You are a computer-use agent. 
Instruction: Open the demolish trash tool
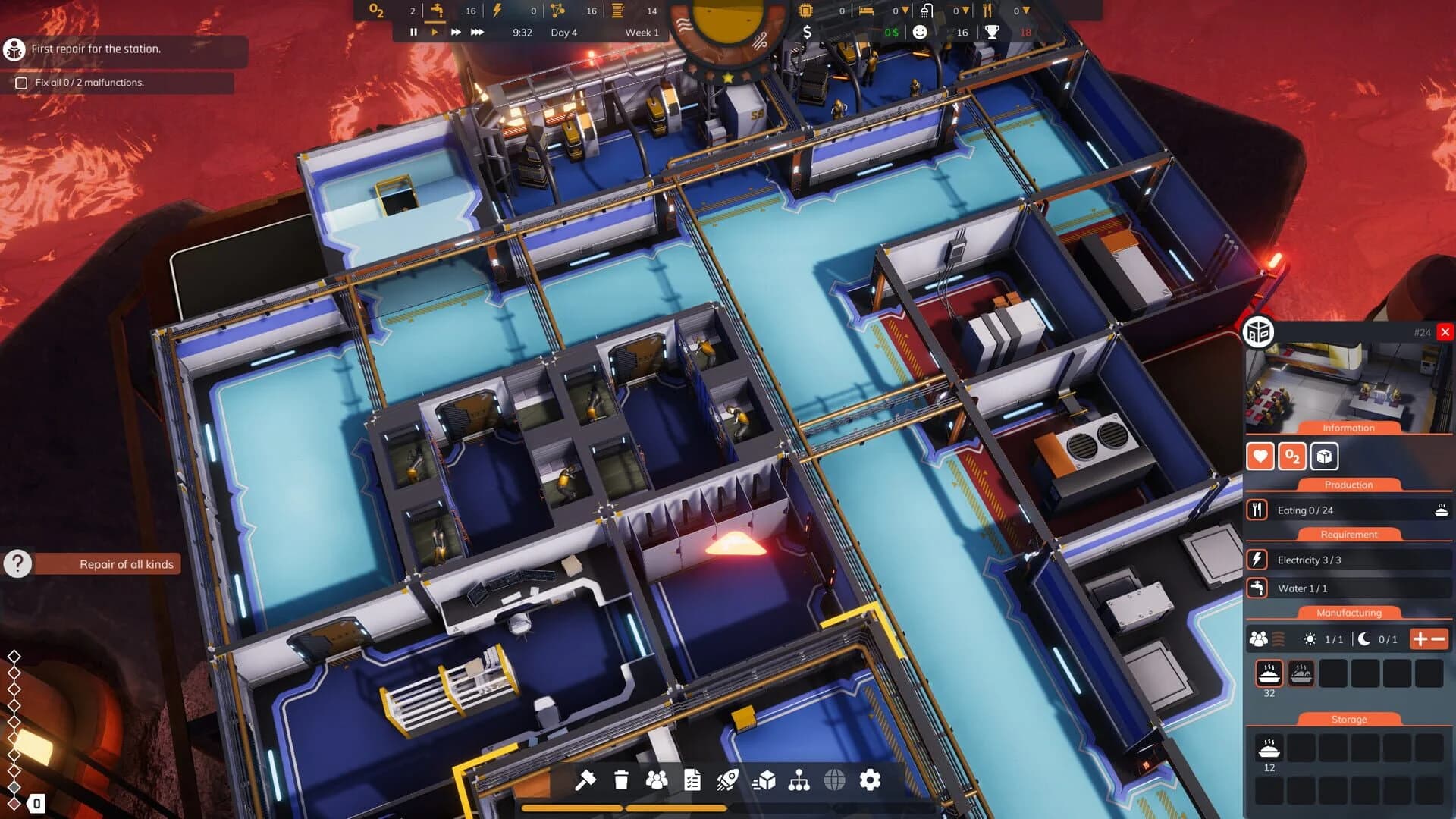pos(620,778)
